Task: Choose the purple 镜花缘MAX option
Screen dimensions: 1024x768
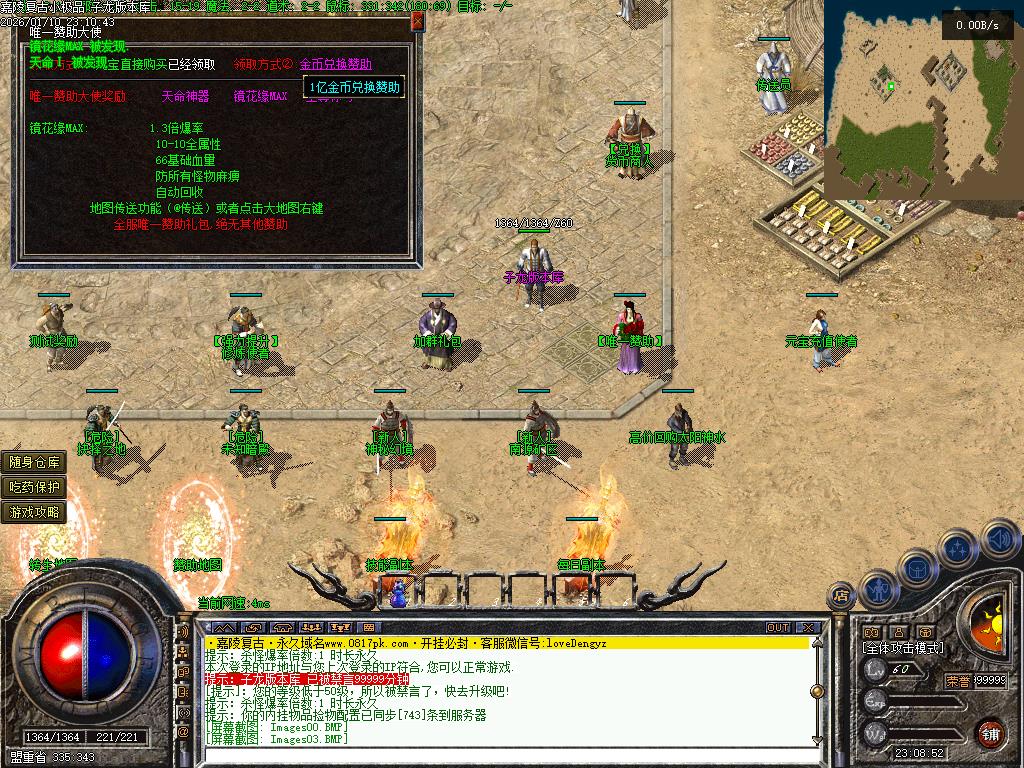Action: point(260,97)
